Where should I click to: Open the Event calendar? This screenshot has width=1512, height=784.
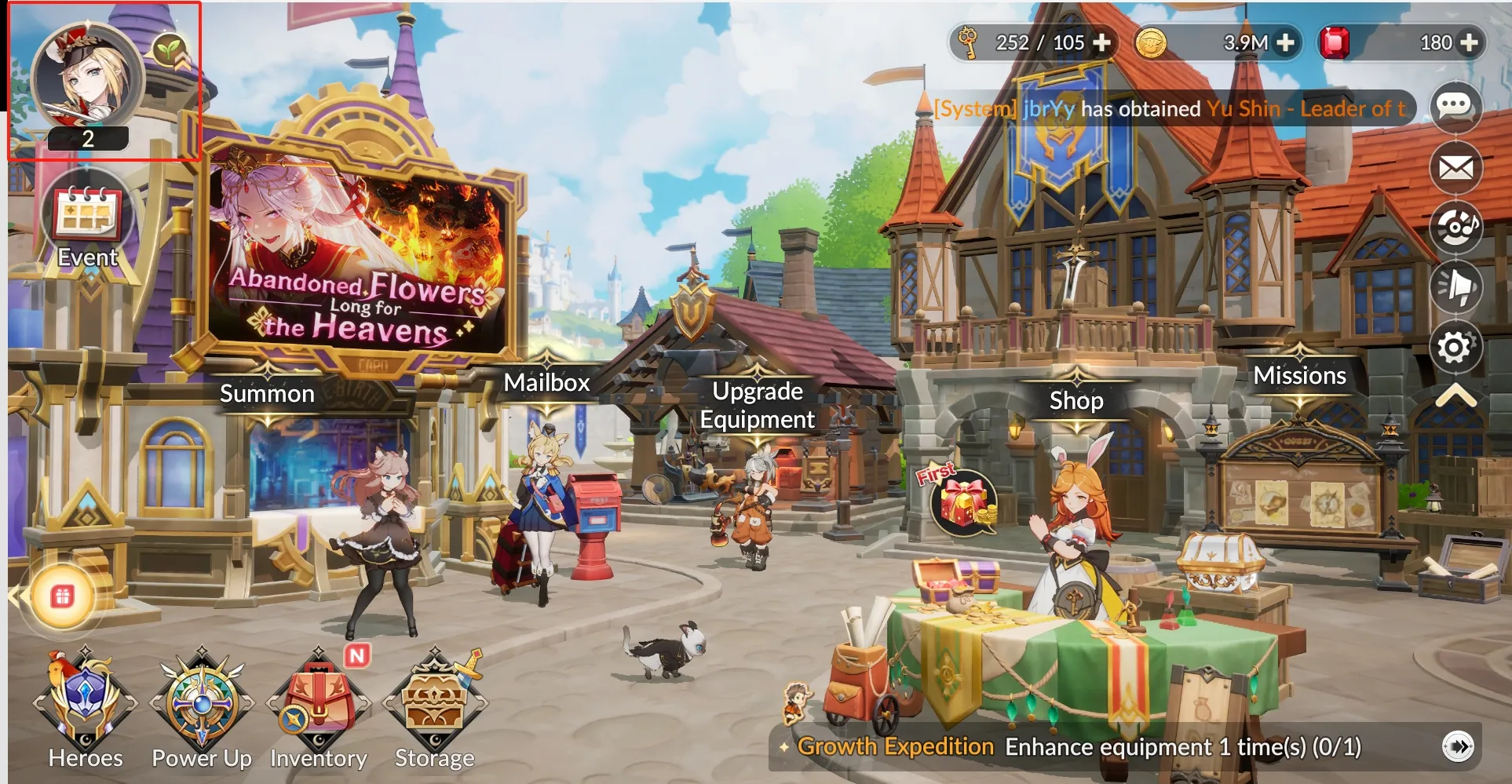(x=87, y=216)
